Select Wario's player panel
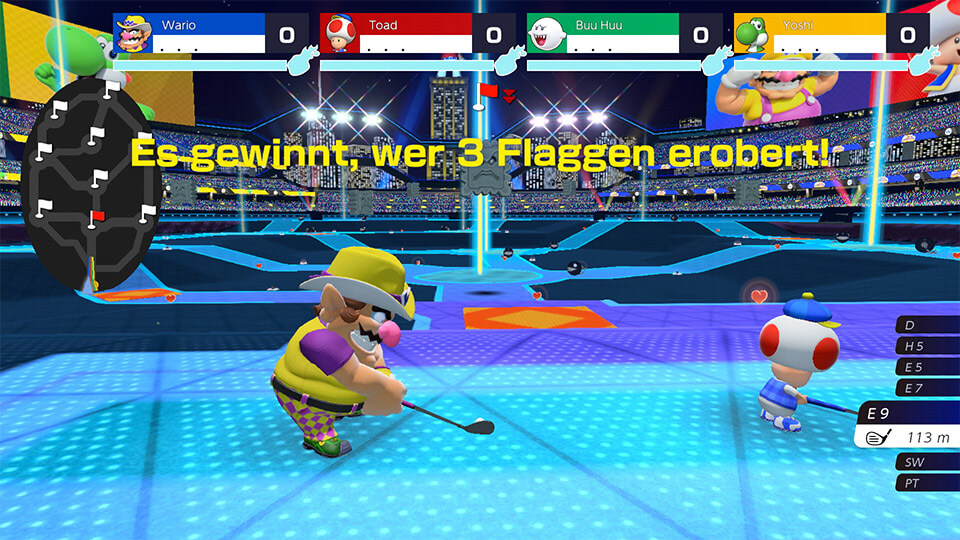 (x=205, y=33)
